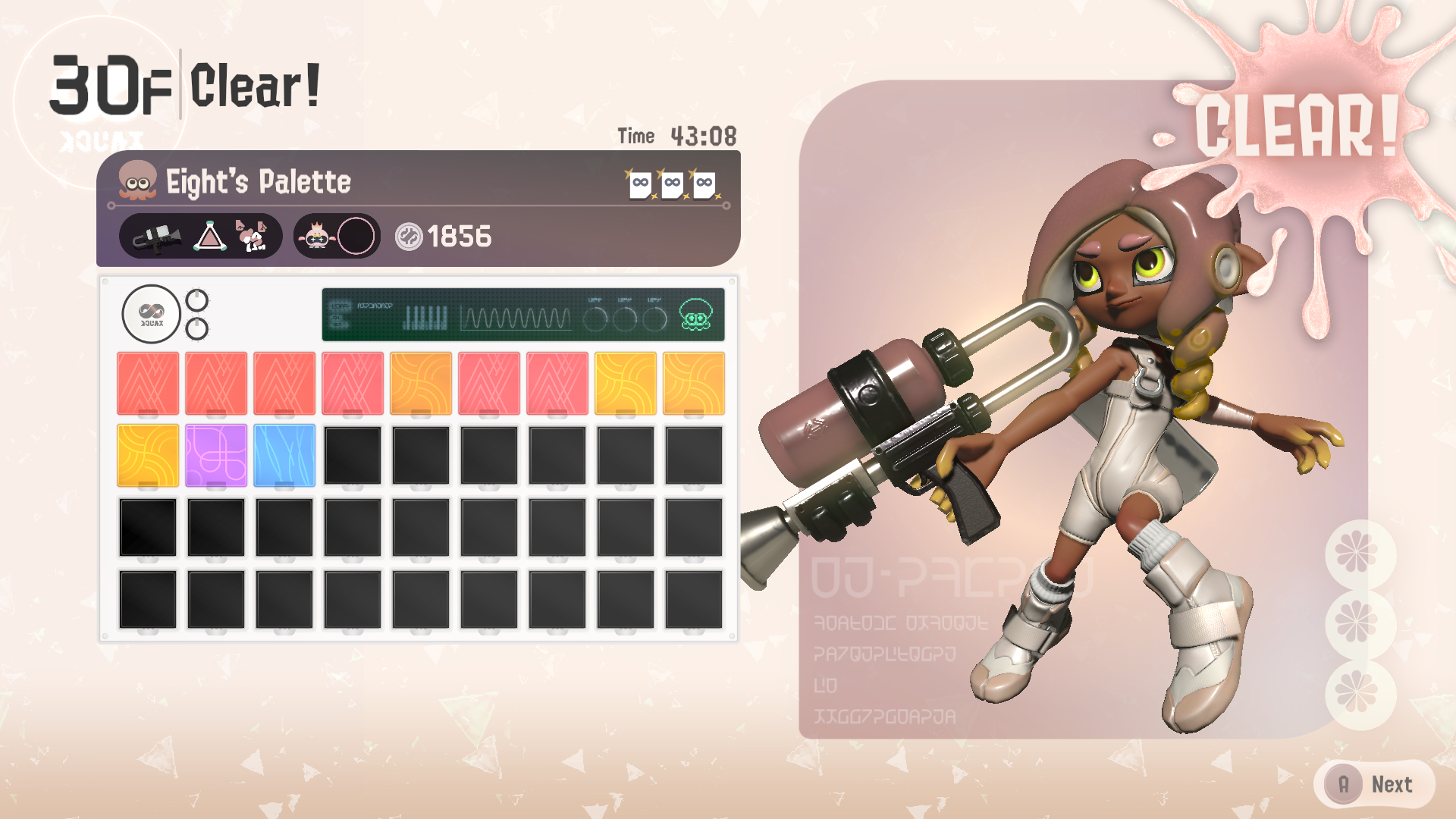This screenshot has height=819, width=1456.
Task: Click the triangle sub weapon icon
Action: point(209,237)
